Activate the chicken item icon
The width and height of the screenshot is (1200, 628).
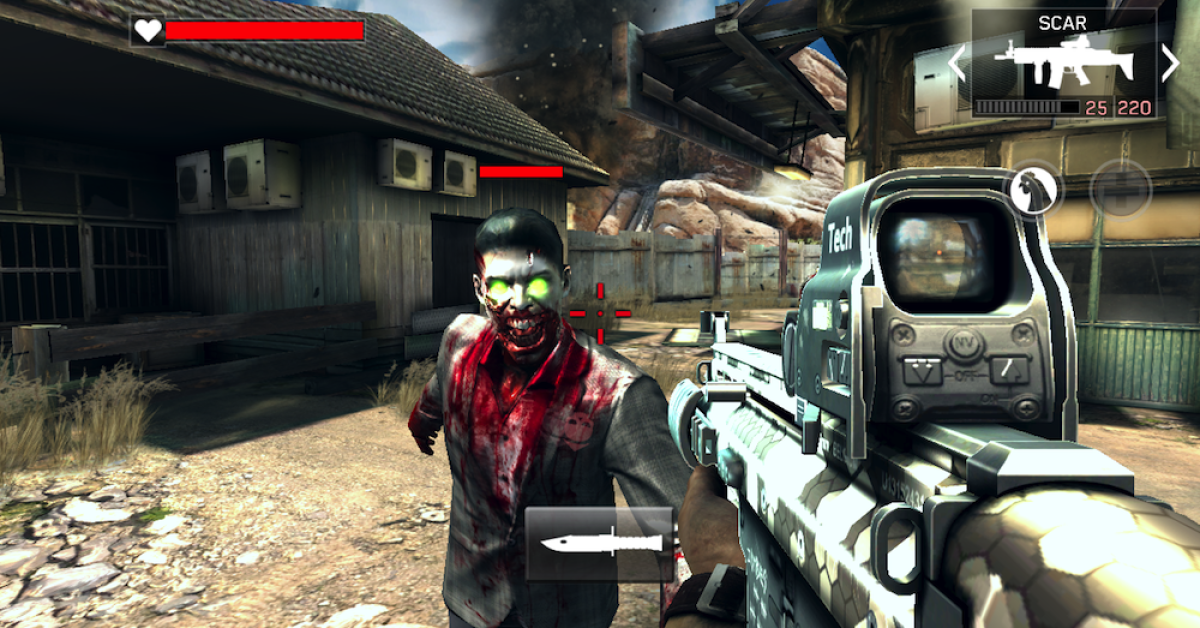(x=1035, y=188)
